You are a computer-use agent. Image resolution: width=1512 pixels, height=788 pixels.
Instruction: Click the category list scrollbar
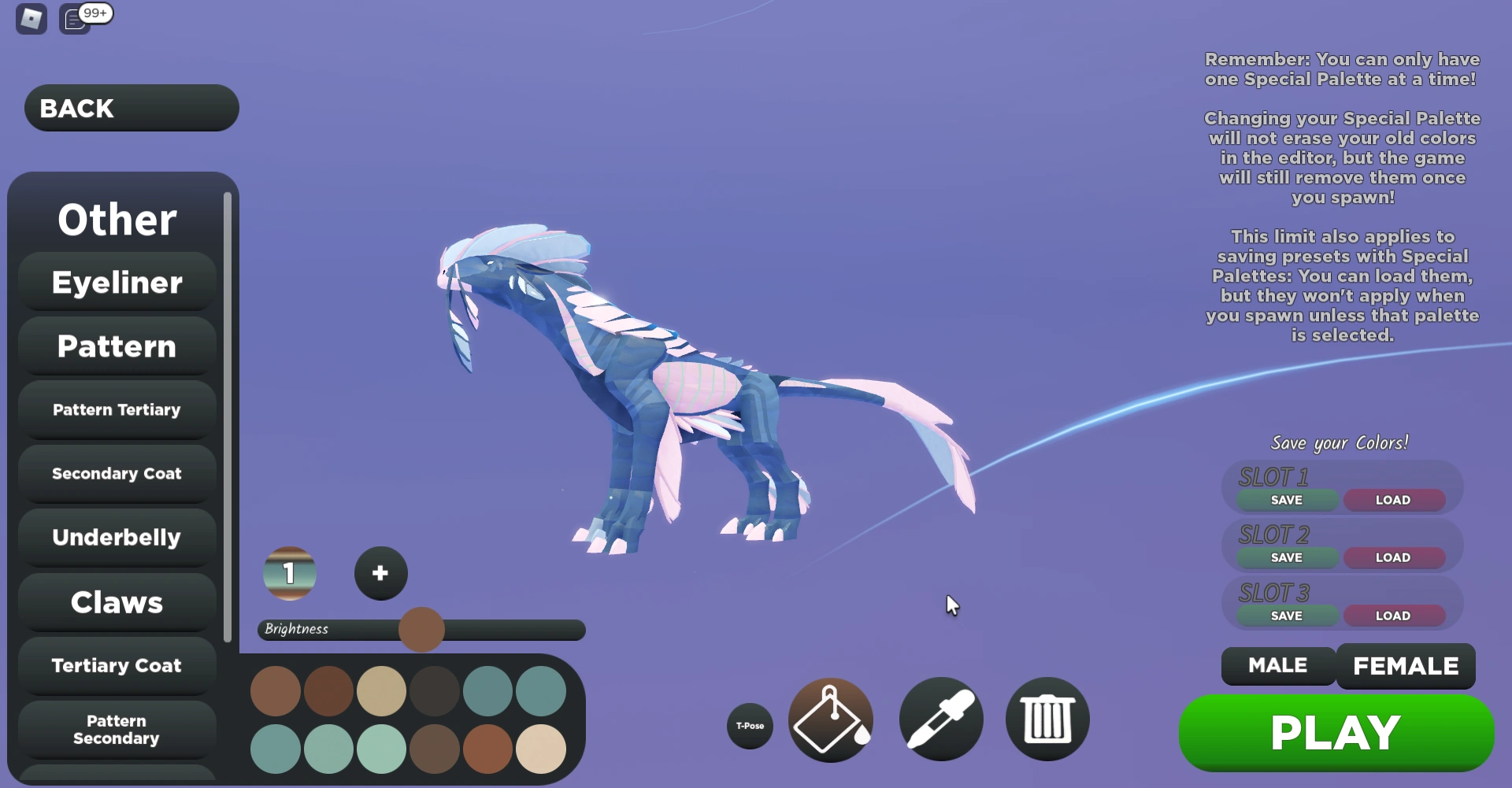pos(227,394)
